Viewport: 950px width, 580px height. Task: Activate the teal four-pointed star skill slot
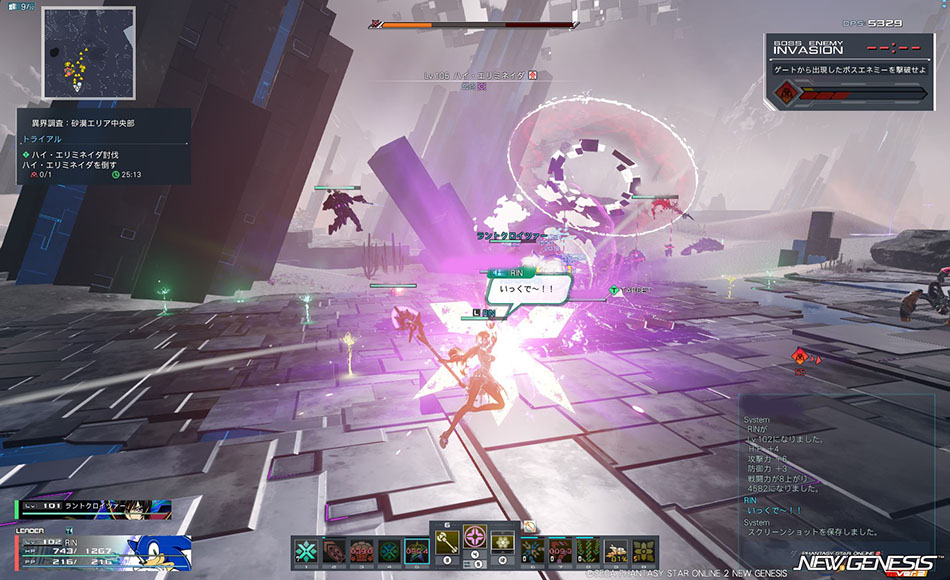coord(307,552)
